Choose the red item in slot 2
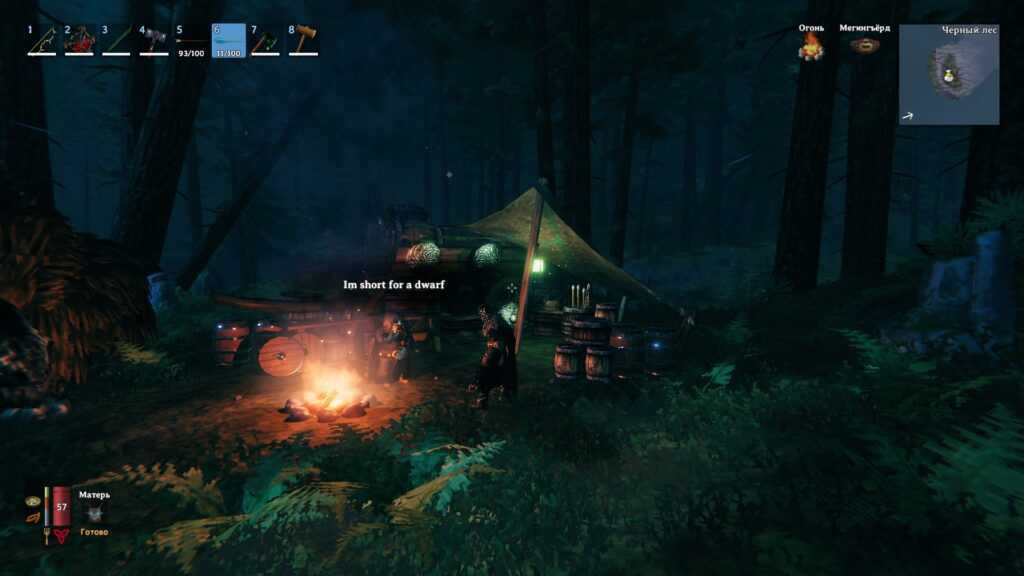This screenshot has width=1024, height=576. pyautogui.click(x=78, y=40)
